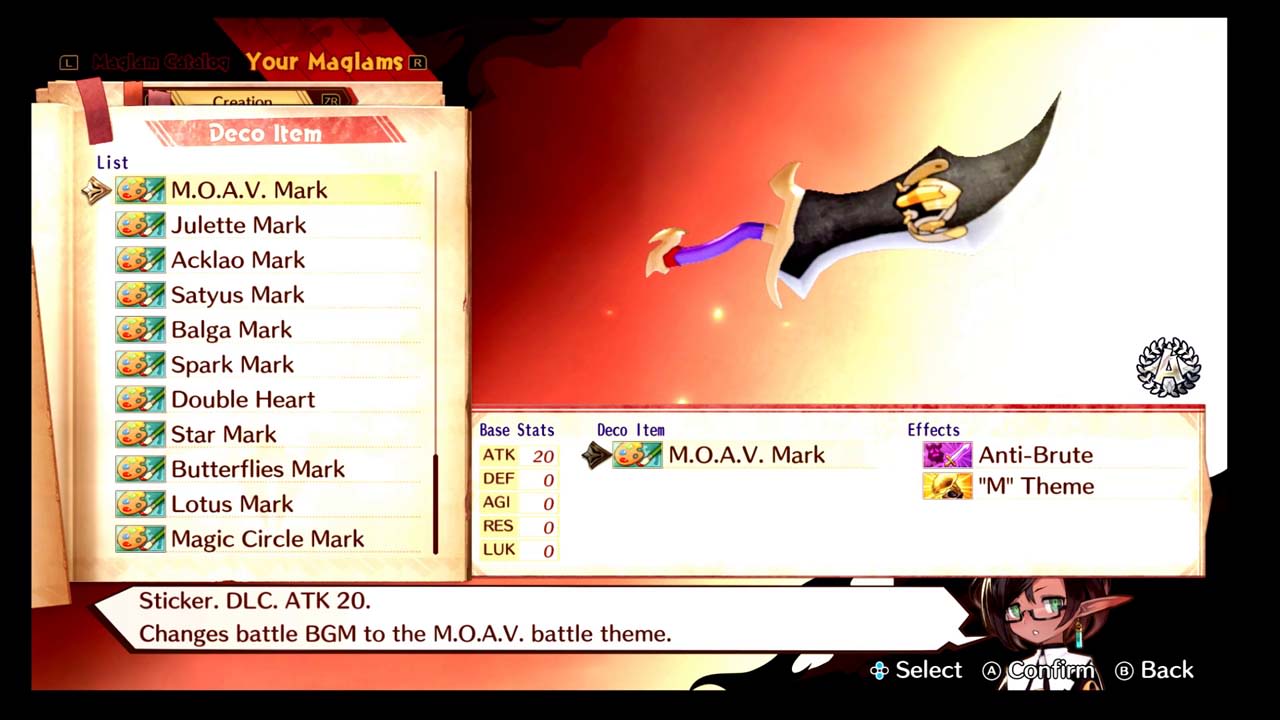The width and height of the screenshot is (1280, 720).
Task: Select the Butterflies Mark sticker icon
Action: (140, 469)
